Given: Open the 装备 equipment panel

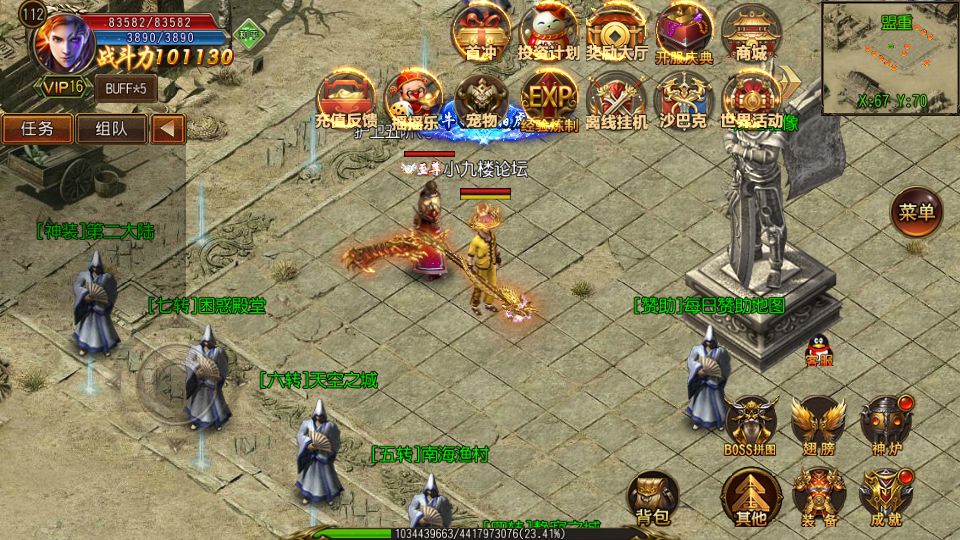Looking at the screenshot, I should point(819,496).
